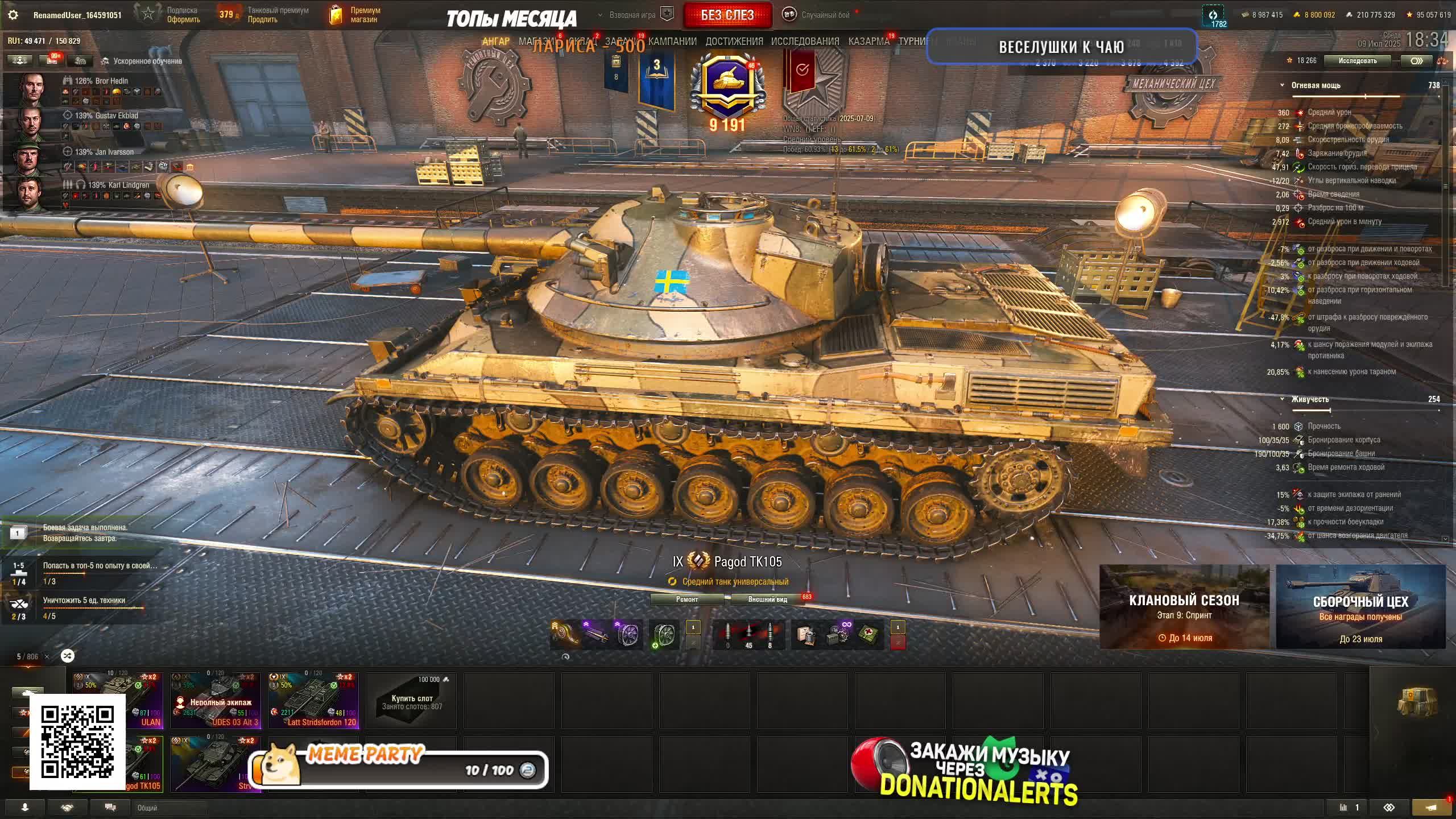Open the 'Премиум магазин' shop

pos(364,15)
